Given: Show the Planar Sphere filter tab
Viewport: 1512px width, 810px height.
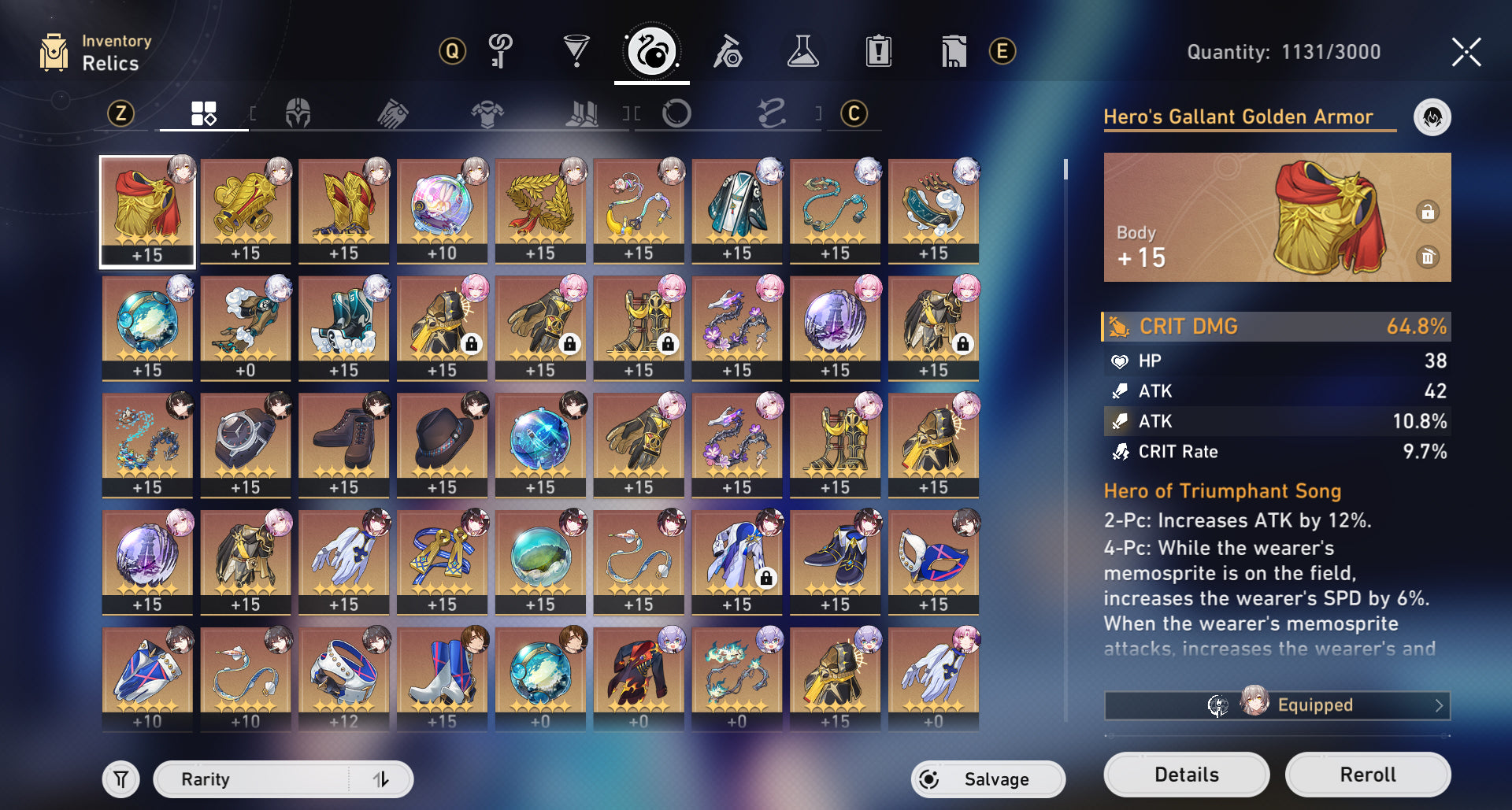Looking at the screenshot, I should point(676,114).
